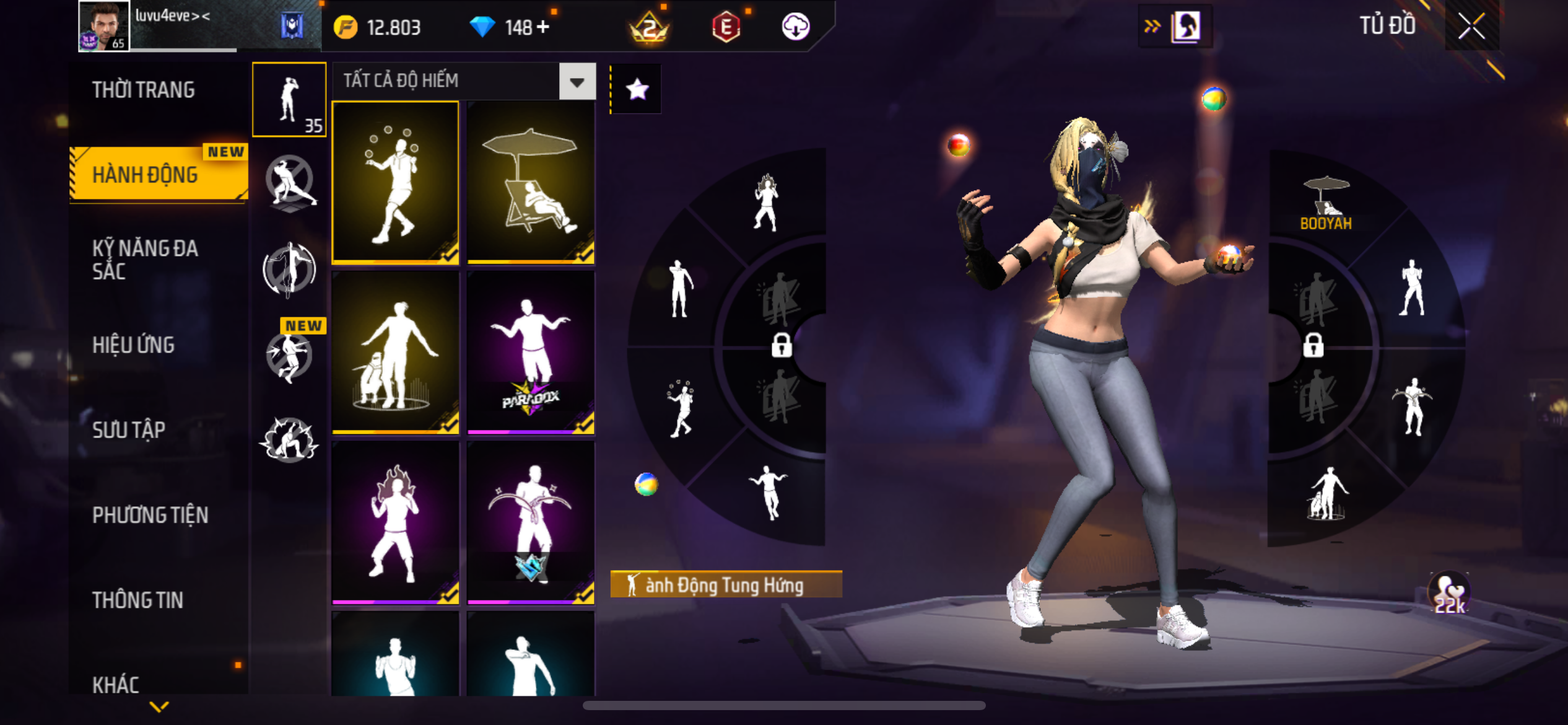The height and width of the screenshot is (725, 1568).
Task: Select the emote sub-tab showing 35
Action: pyautogui.click(x=289, y=99)
